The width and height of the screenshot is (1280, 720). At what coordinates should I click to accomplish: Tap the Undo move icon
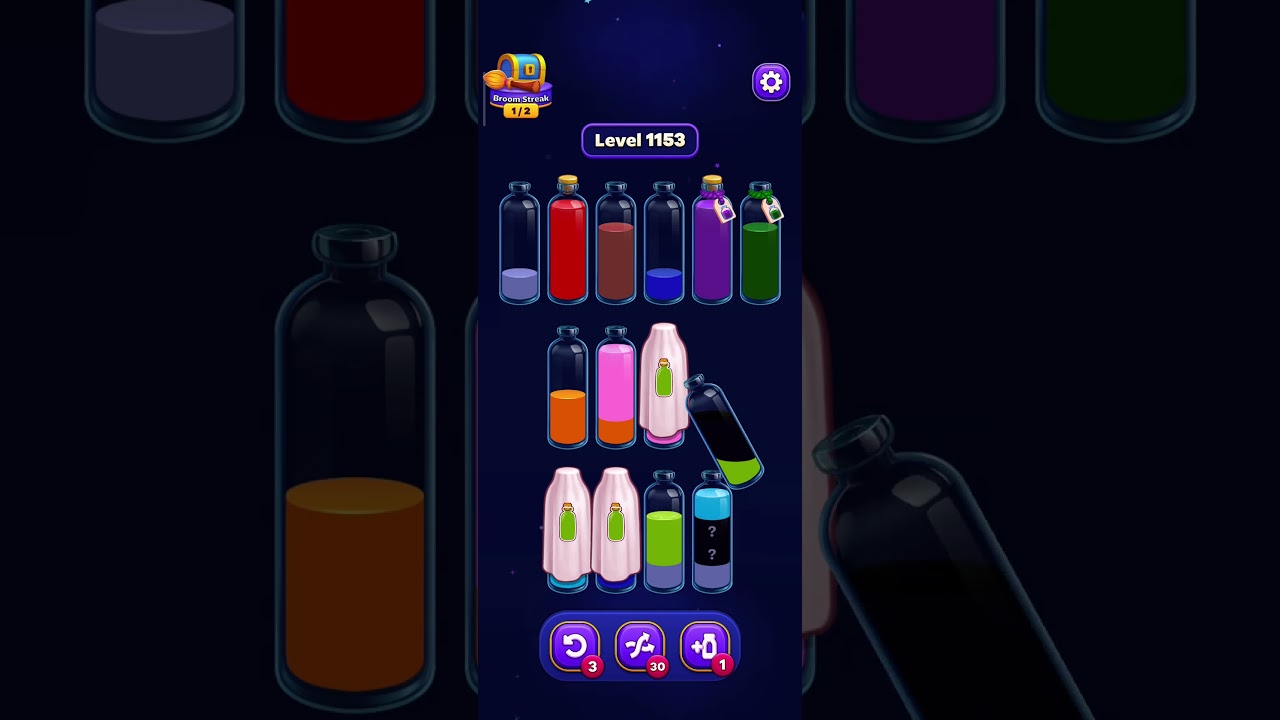point(575,646)
